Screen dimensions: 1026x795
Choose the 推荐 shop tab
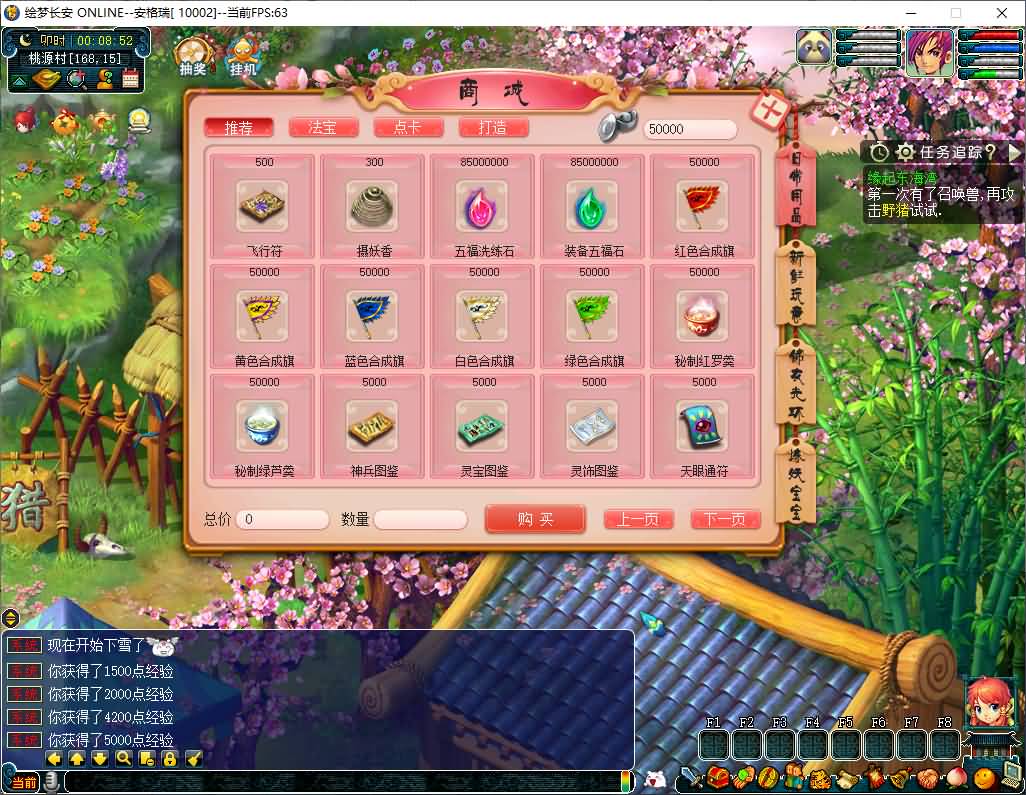pyautogui.click(x=239, y=128)
